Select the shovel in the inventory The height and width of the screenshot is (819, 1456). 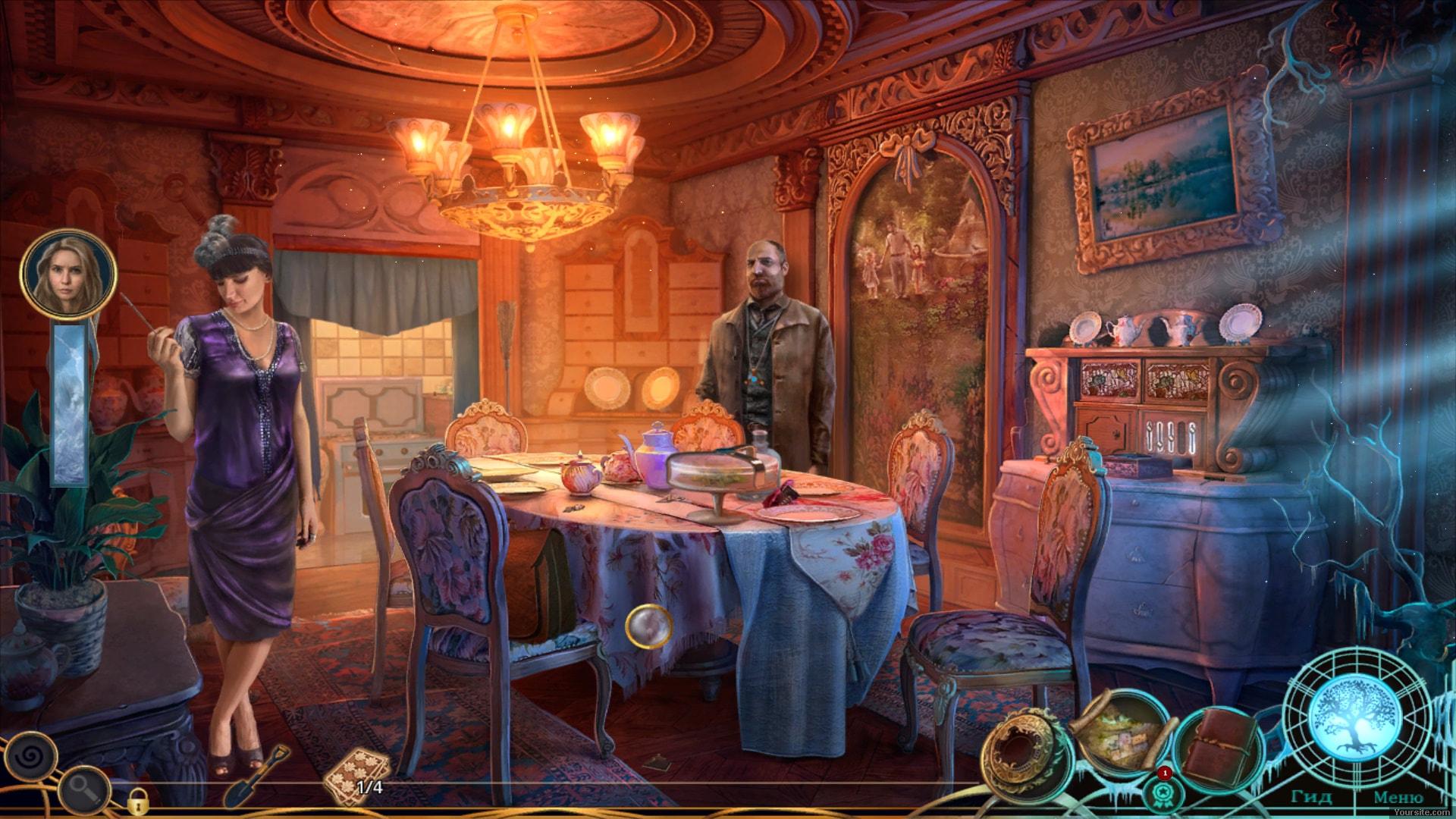coord(257,774)
